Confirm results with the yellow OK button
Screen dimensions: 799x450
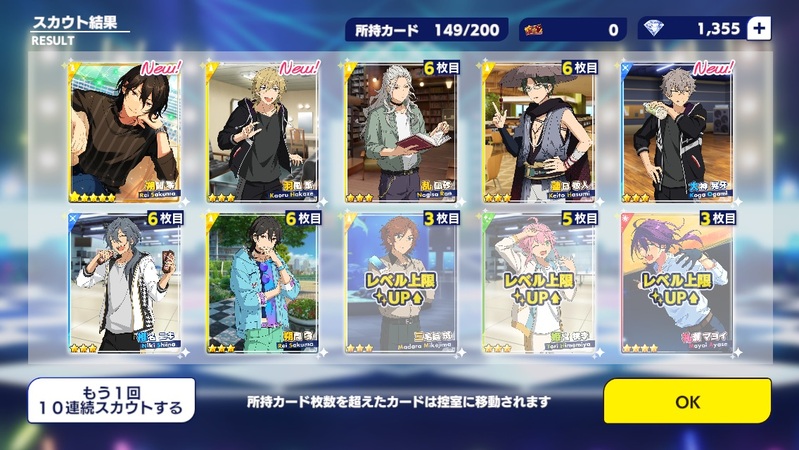click(x=687, y=401)
